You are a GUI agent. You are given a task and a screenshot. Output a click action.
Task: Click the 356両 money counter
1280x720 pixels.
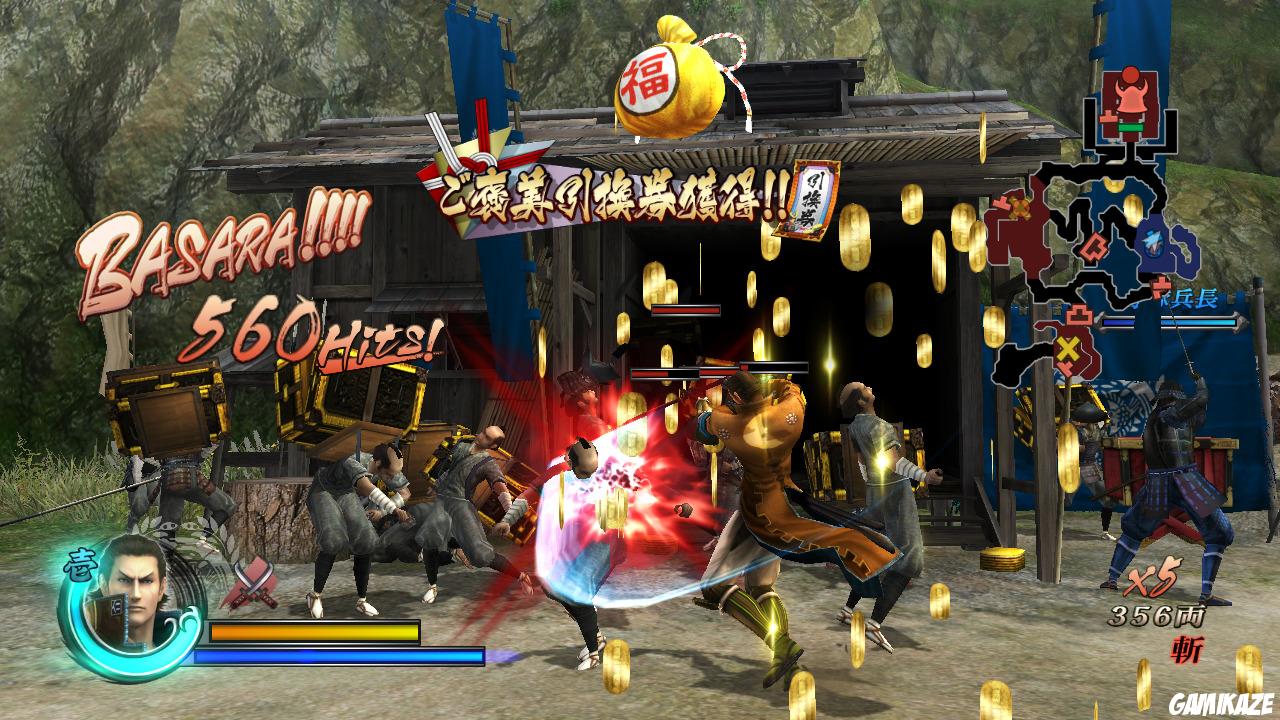(x=1158, y=616)
